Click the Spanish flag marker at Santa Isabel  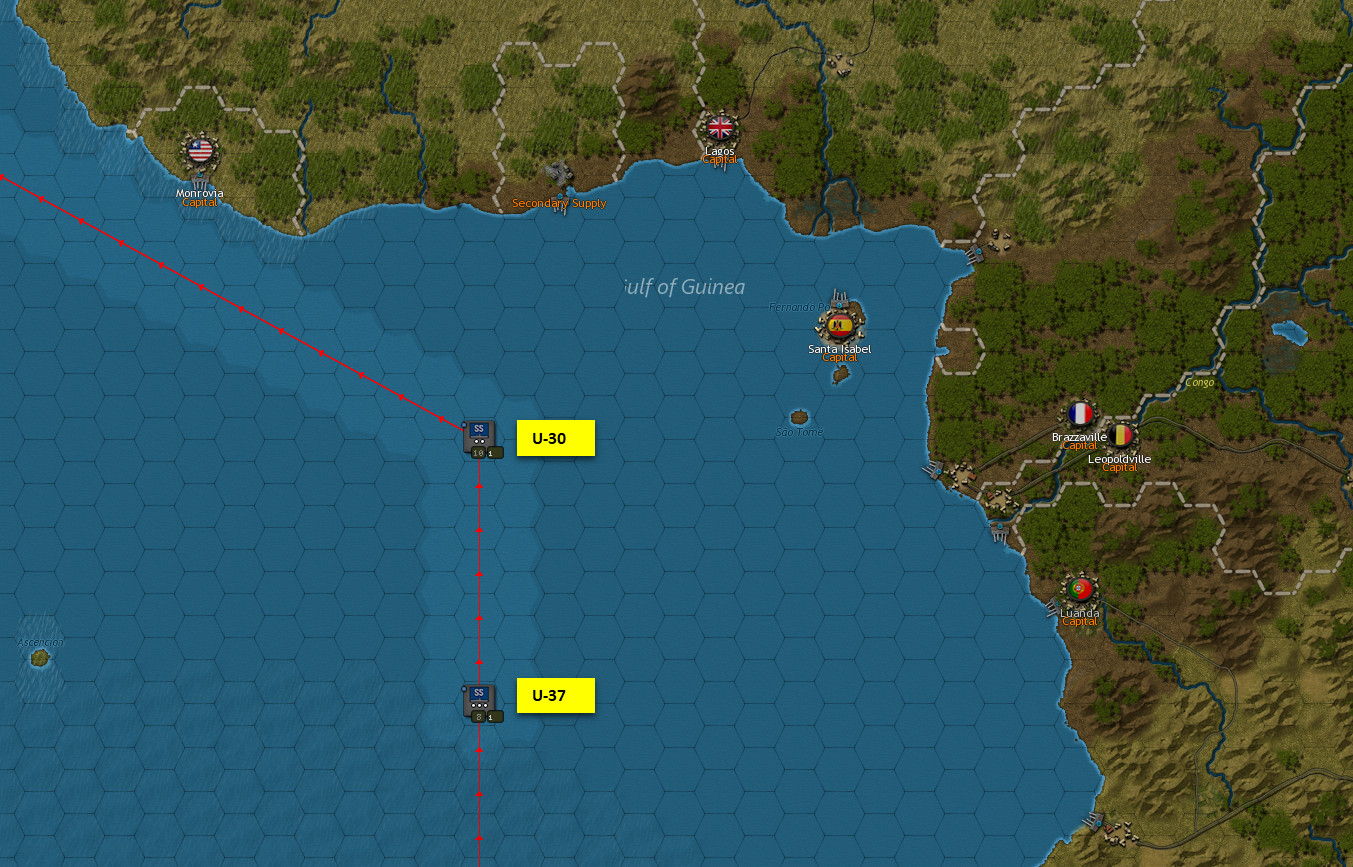[x=838, y=325]
